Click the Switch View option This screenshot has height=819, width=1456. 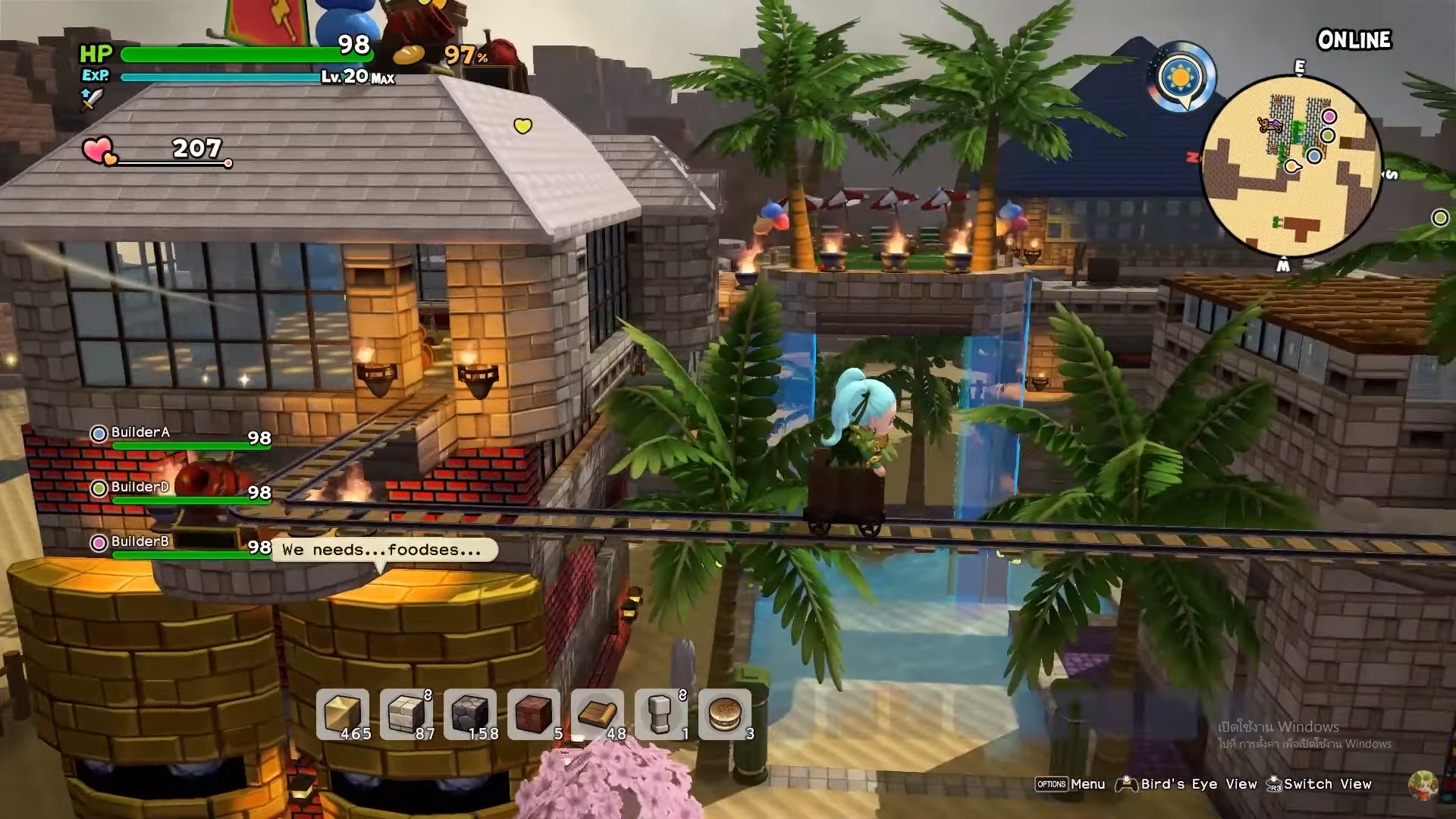pos(1327,784)
